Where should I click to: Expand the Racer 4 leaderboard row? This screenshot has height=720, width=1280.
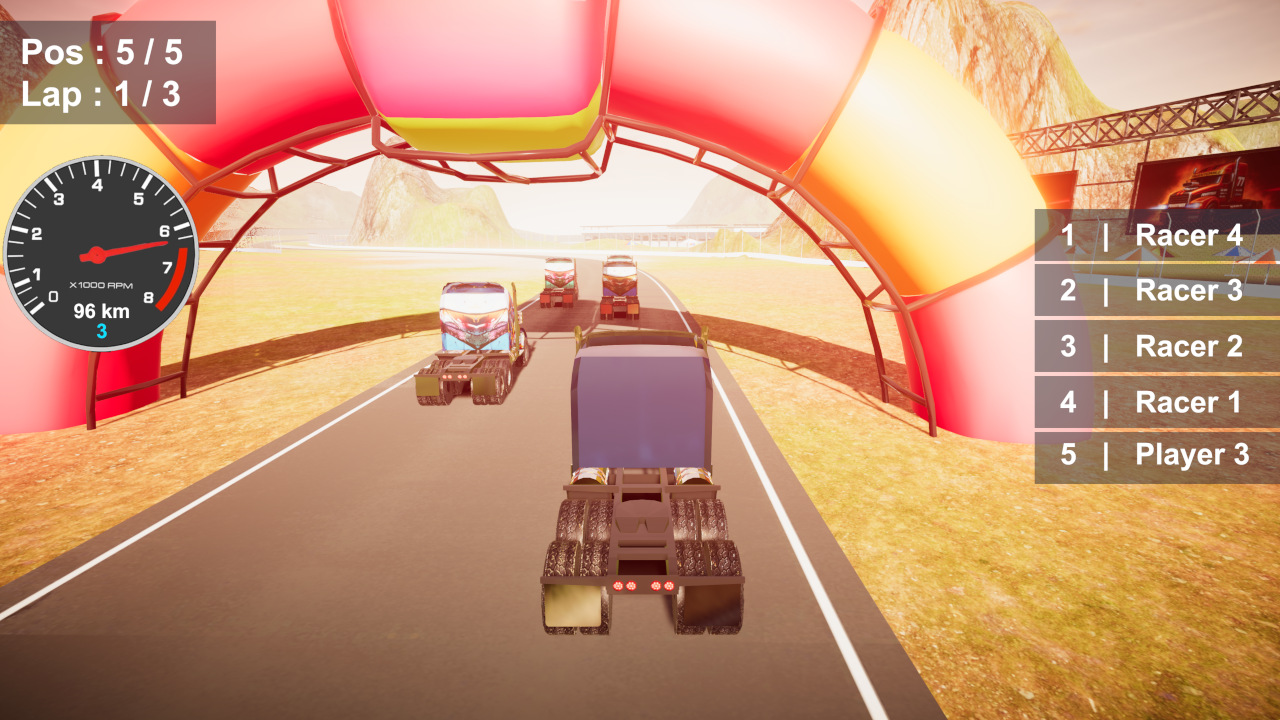pyautogui.click(x=1155, y=236)
